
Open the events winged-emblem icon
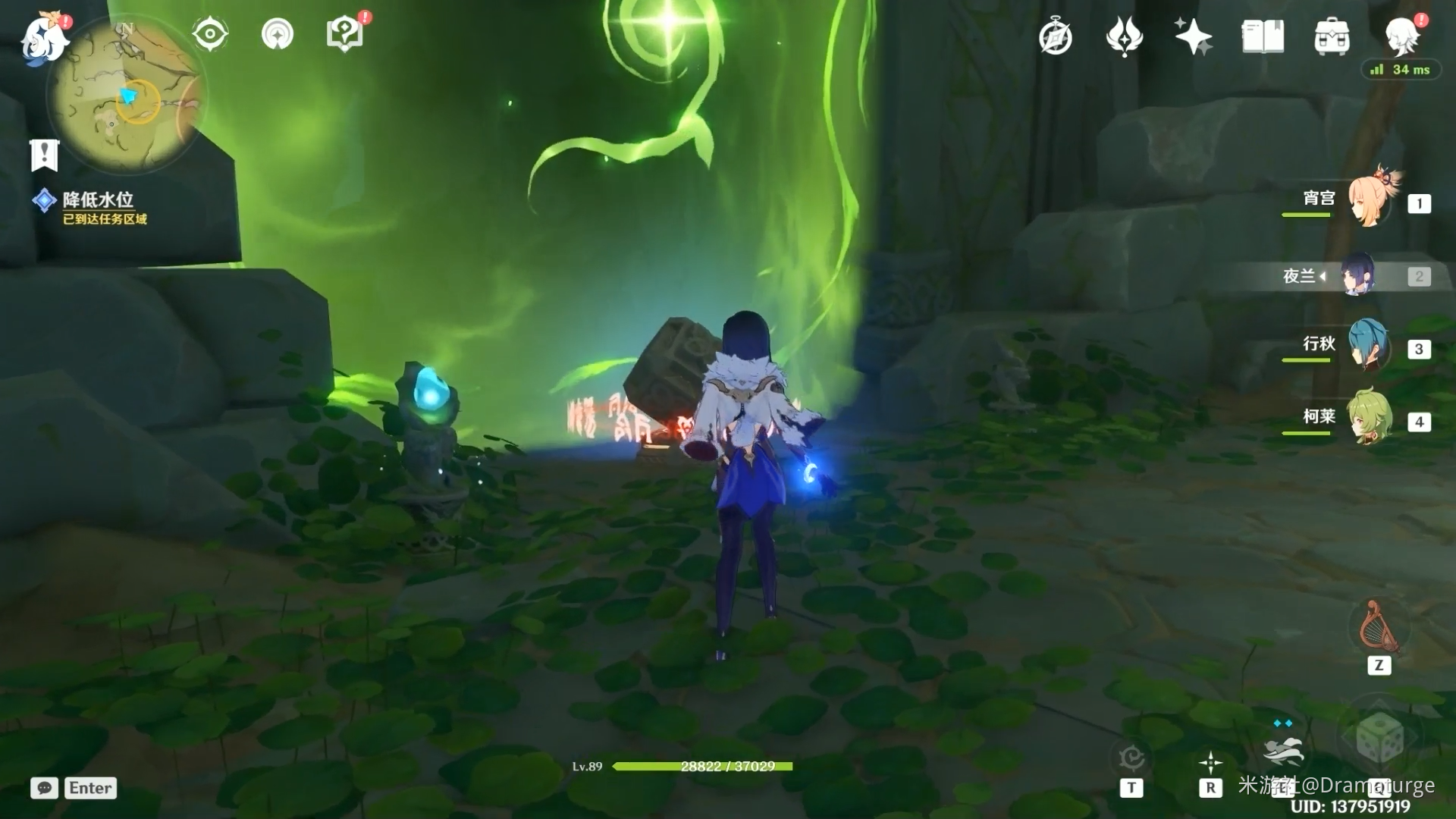pos(1124,37)
